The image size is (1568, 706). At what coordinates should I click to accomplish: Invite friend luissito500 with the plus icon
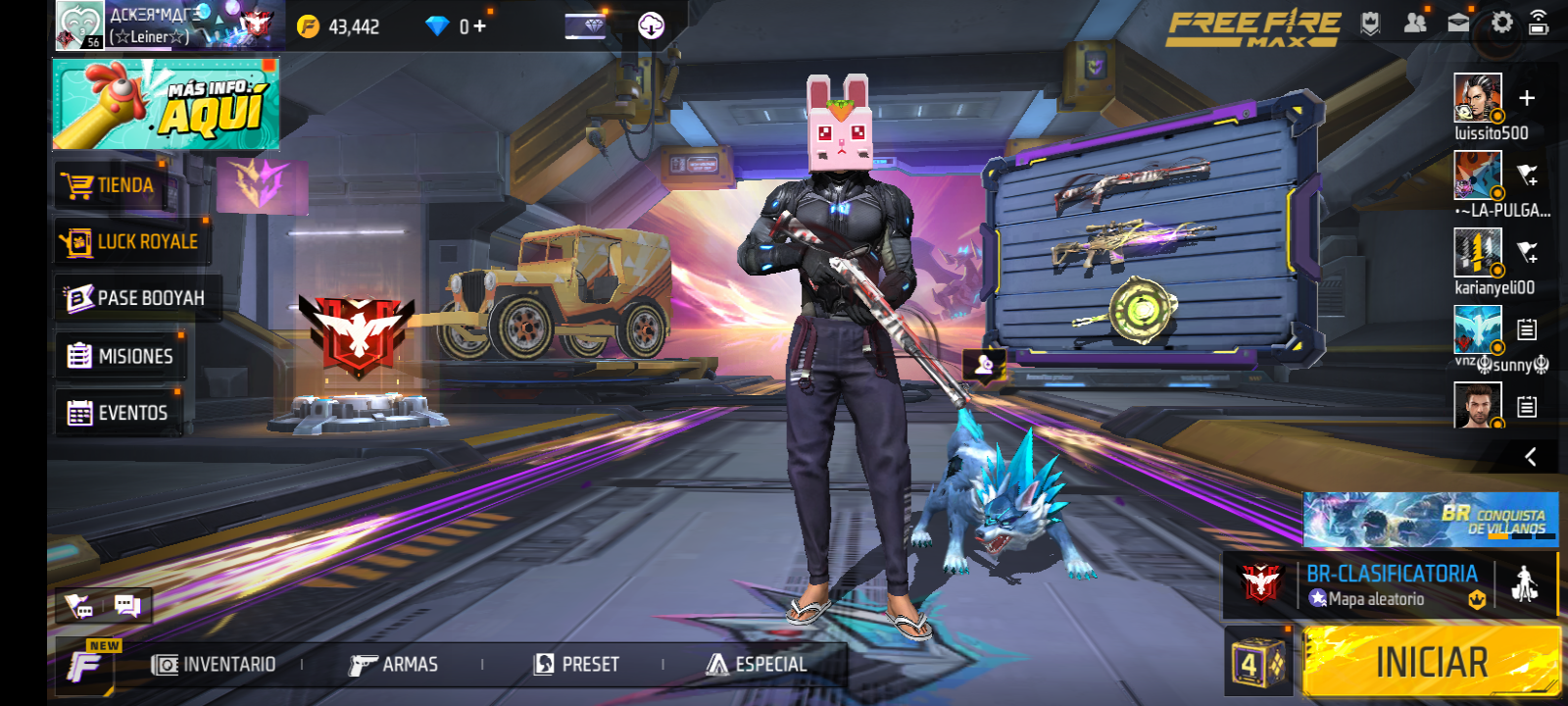pos(1526,98)
